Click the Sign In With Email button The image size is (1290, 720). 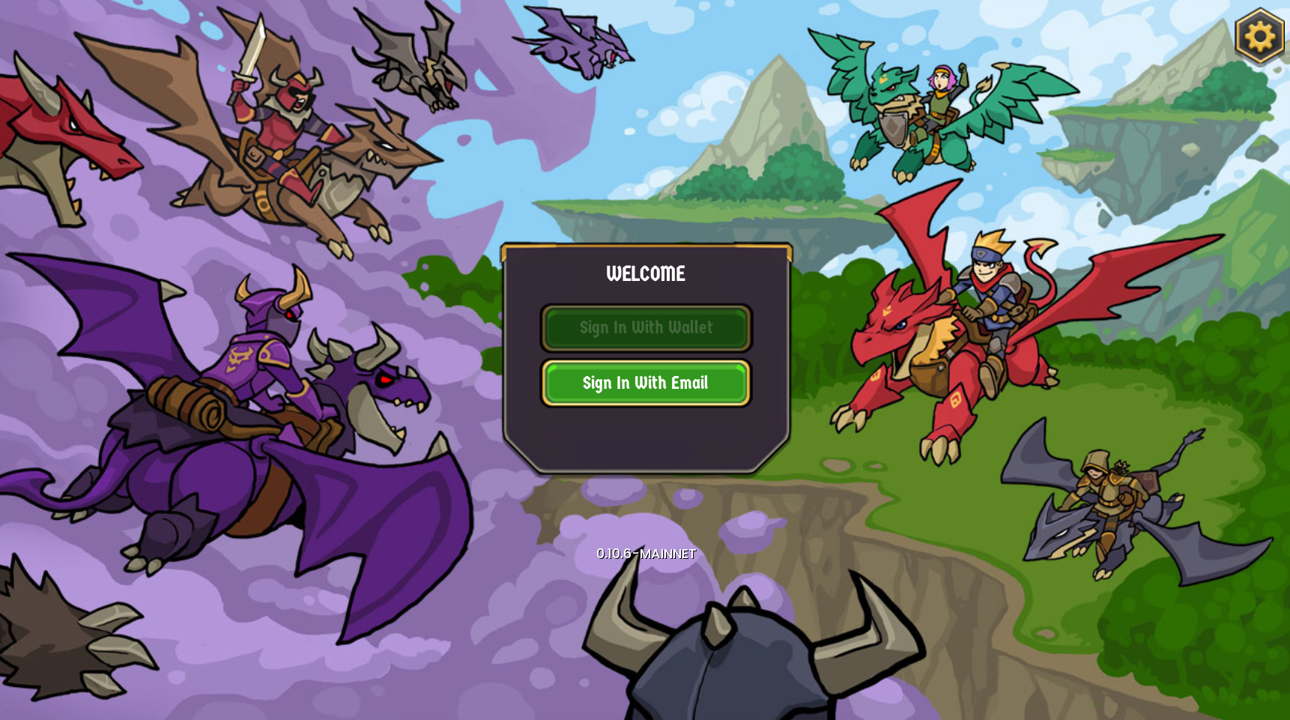[646, 383]
